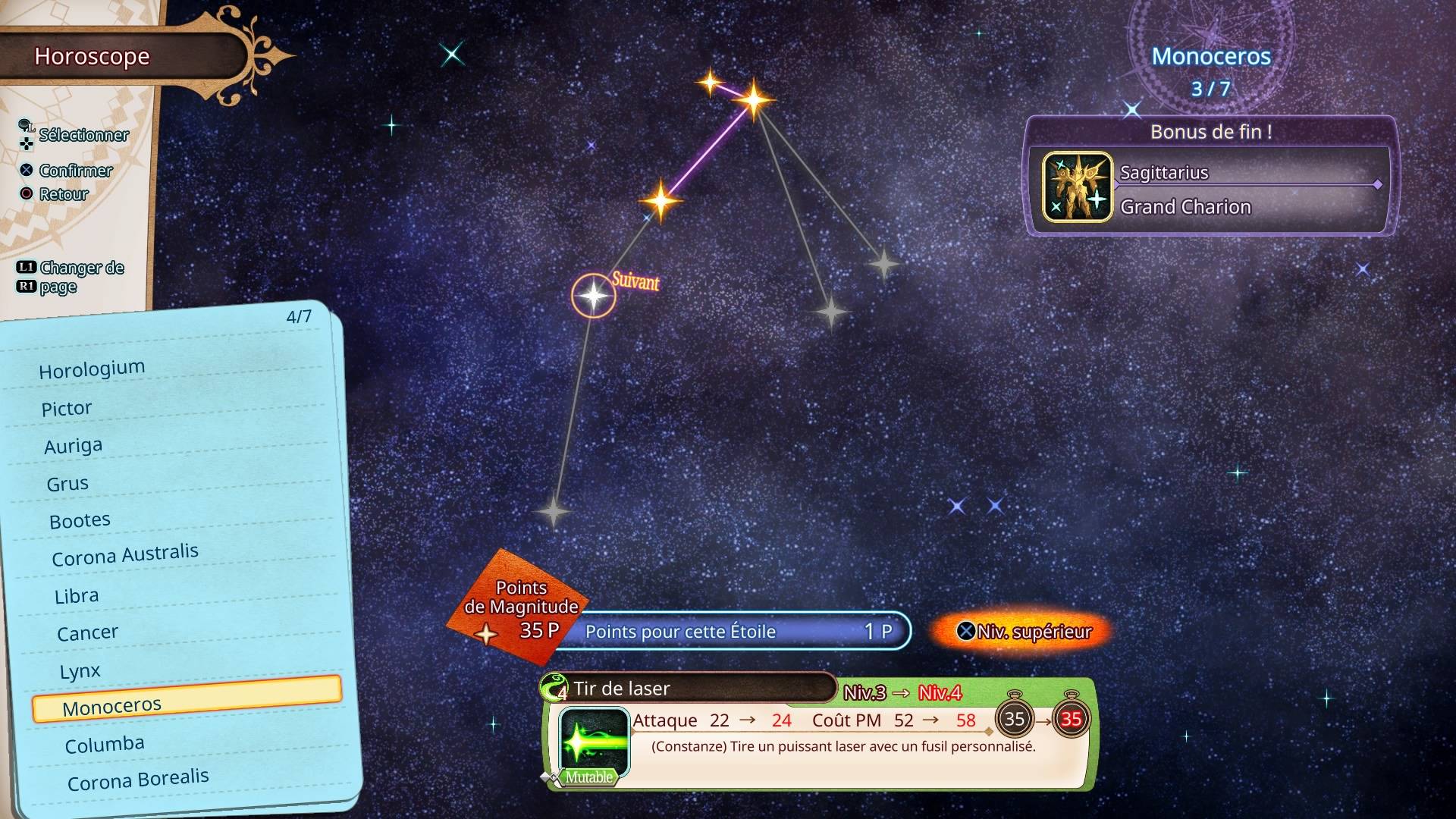
Task: Select Grus from the list
Action: coord(67,484)
